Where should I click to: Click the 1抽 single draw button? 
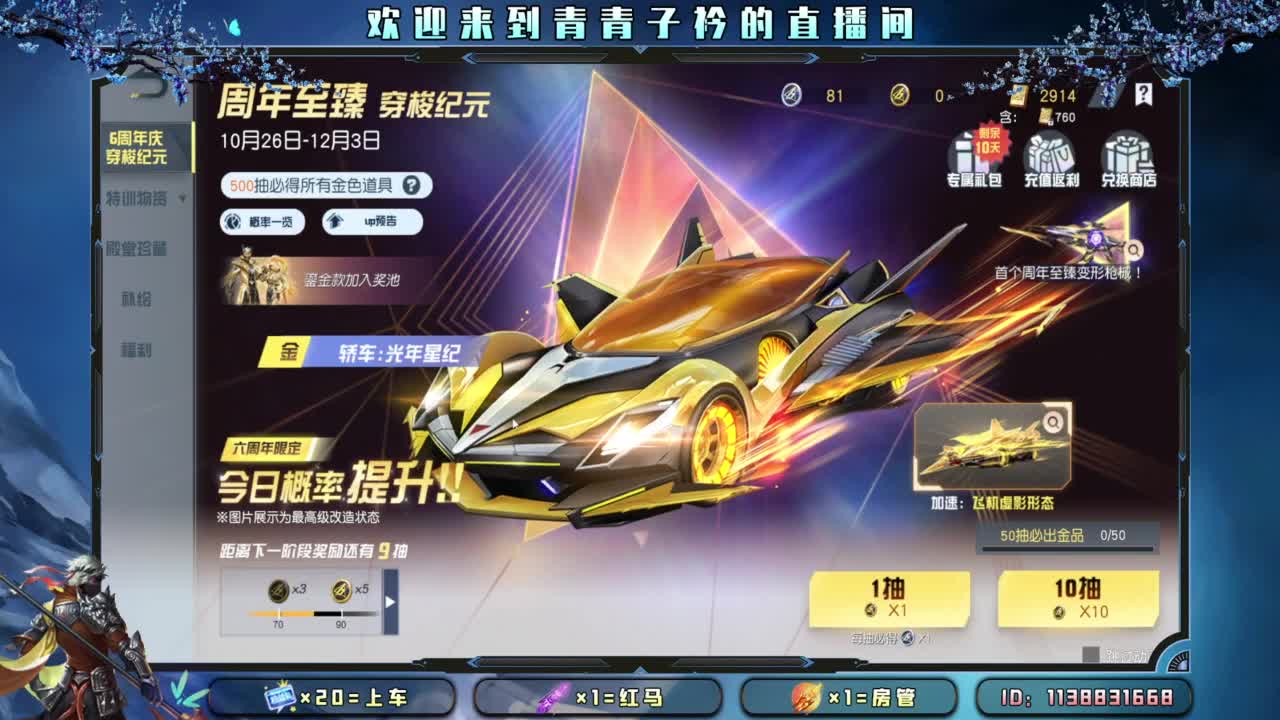888,598
